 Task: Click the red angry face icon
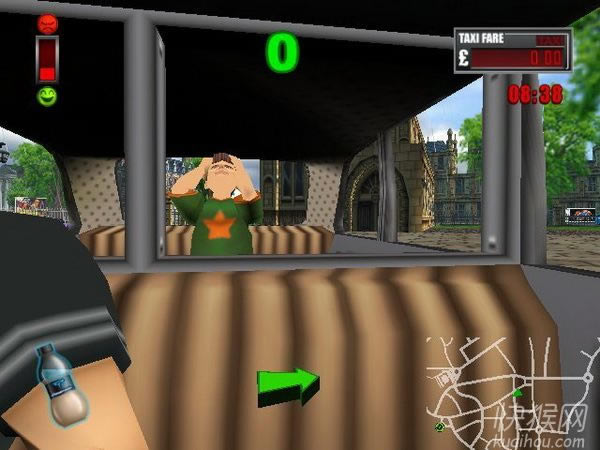[x=47, y=24]
